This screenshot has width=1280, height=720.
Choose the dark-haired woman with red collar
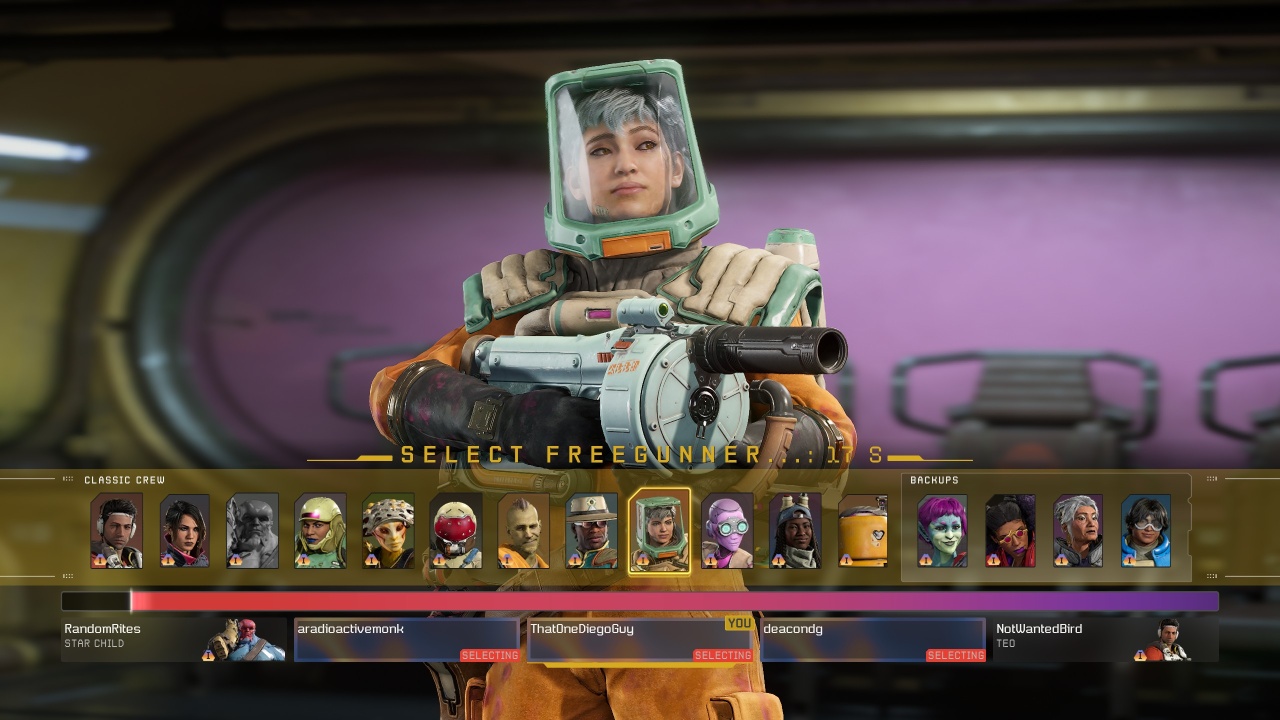(x=184, y=531)
